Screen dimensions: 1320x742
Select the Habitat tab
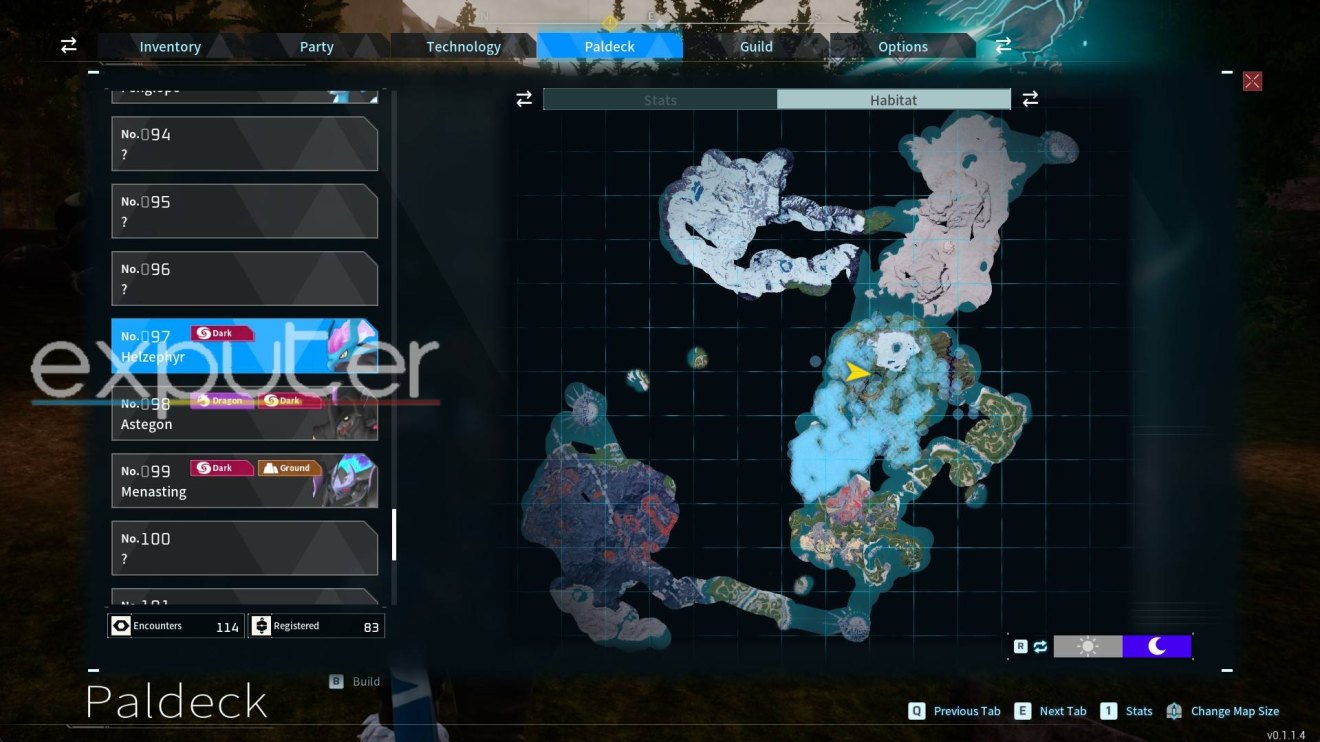[x=894, y=99]
